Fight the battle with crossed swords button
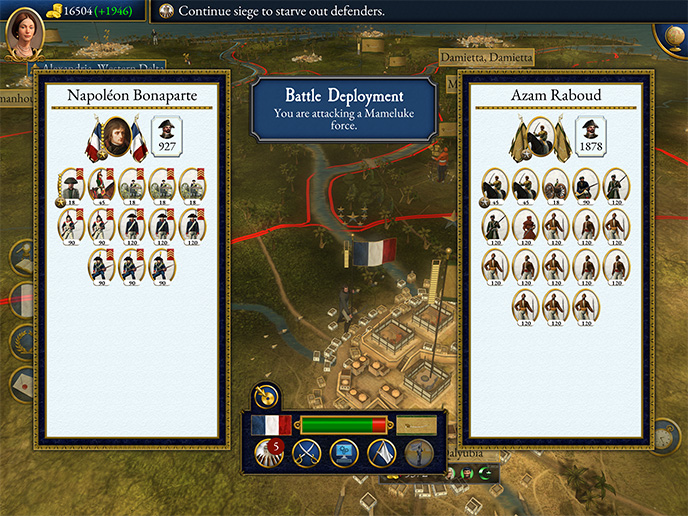The image size is (688, 516). (x=306, y=454)
